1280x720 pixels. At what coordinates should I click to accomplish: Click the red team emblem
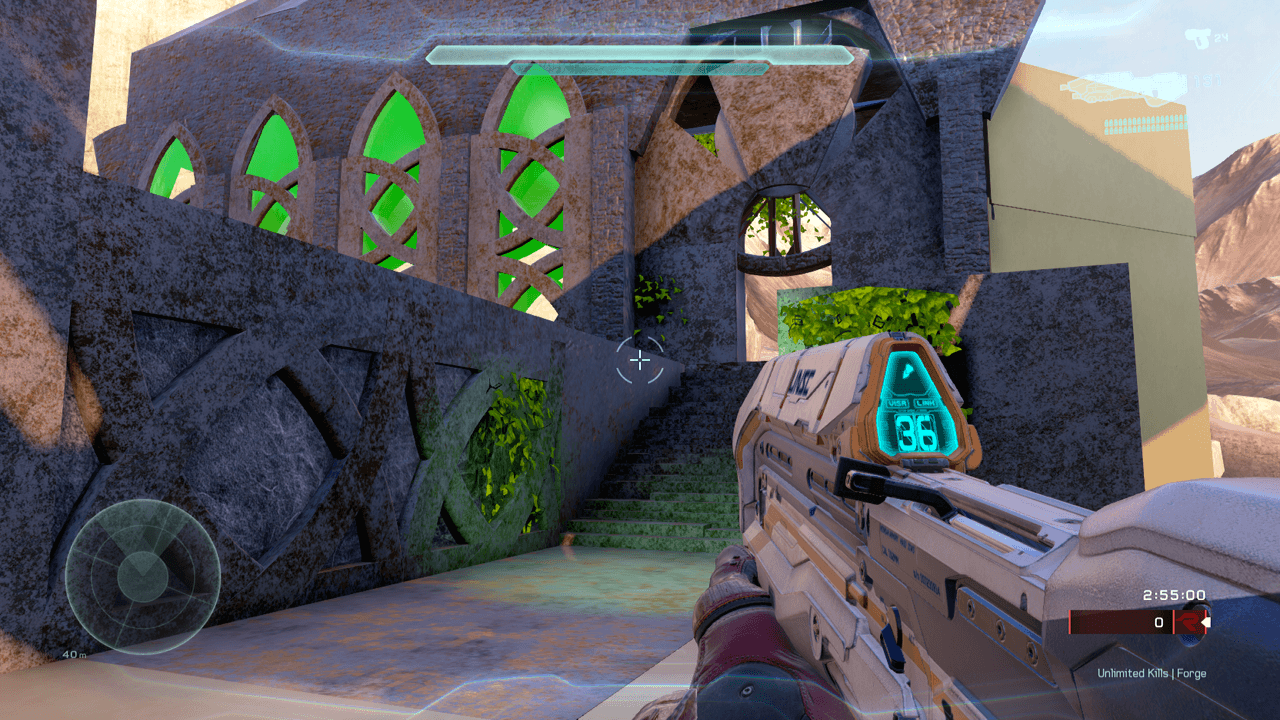(x=1187, y=622)
